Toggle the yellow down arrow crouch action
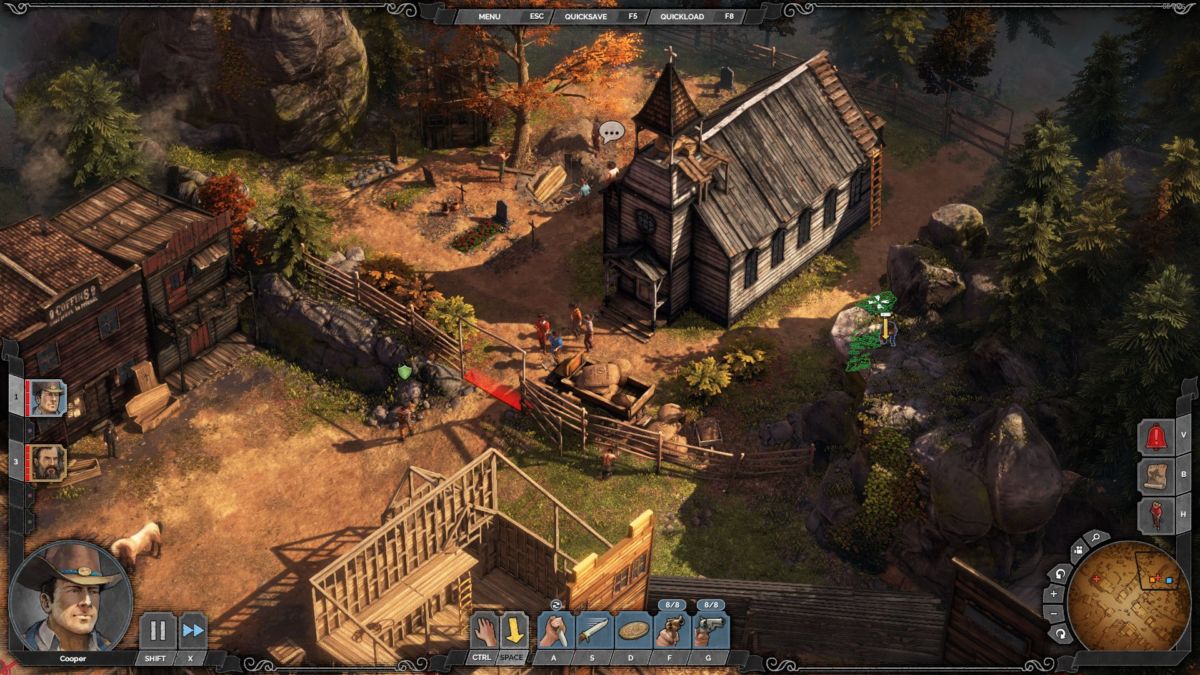 (514, 631)
